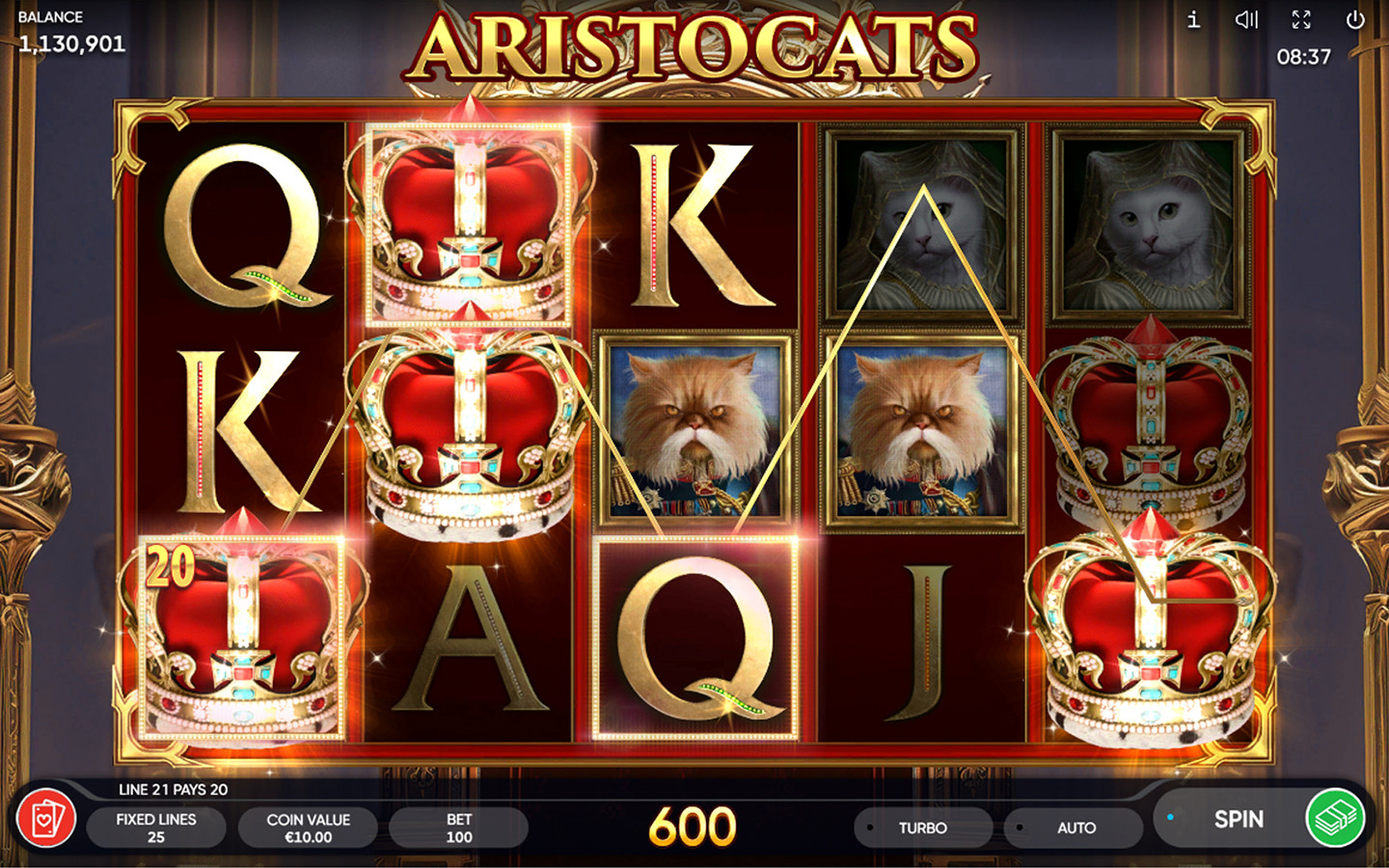This screenshot has height=868, width=1389.
Task: Select the Turbo label button
Action: pyautogui.click(x=922, y=827)
